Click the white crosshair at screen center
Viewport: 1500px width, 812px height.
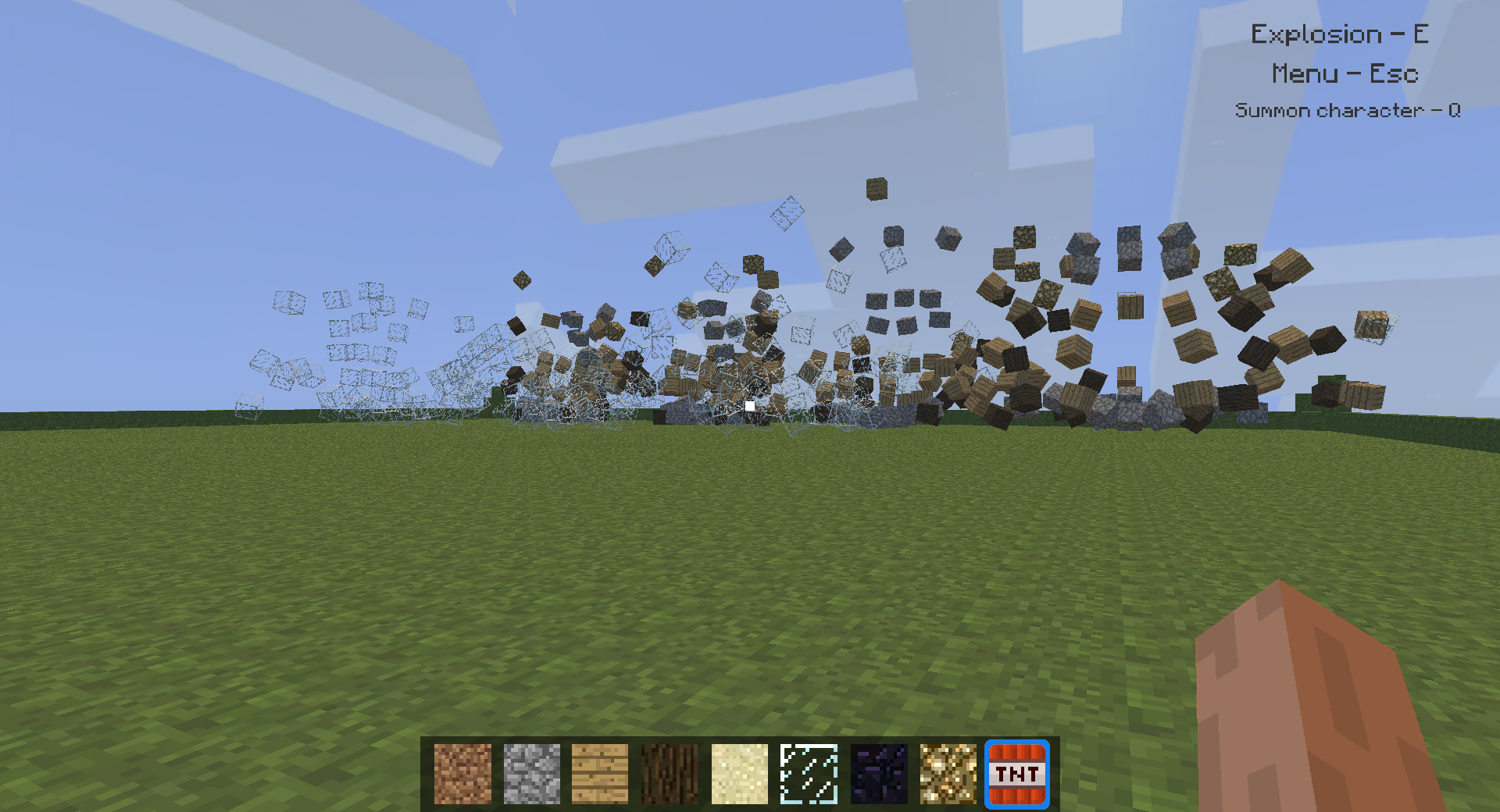tap(749, 404)
